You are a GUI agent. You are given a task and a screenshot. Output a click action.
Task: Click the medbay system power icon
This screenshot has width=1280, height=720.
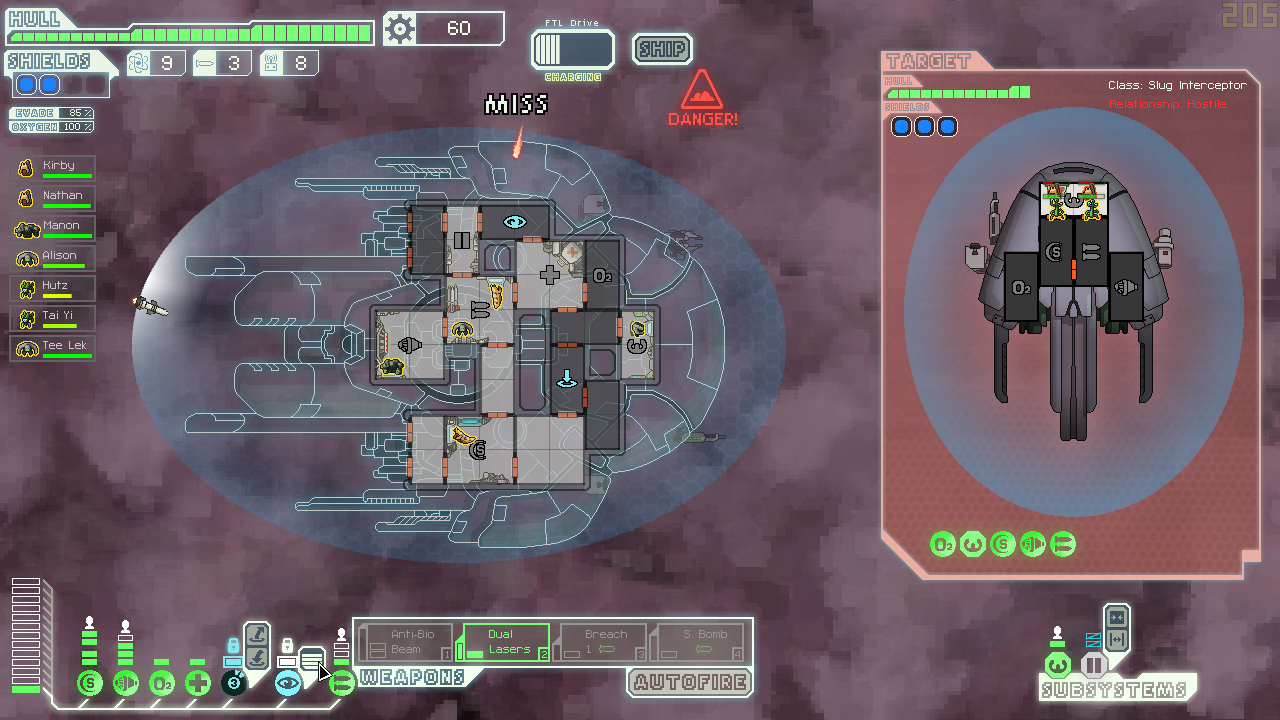point(198,684)
